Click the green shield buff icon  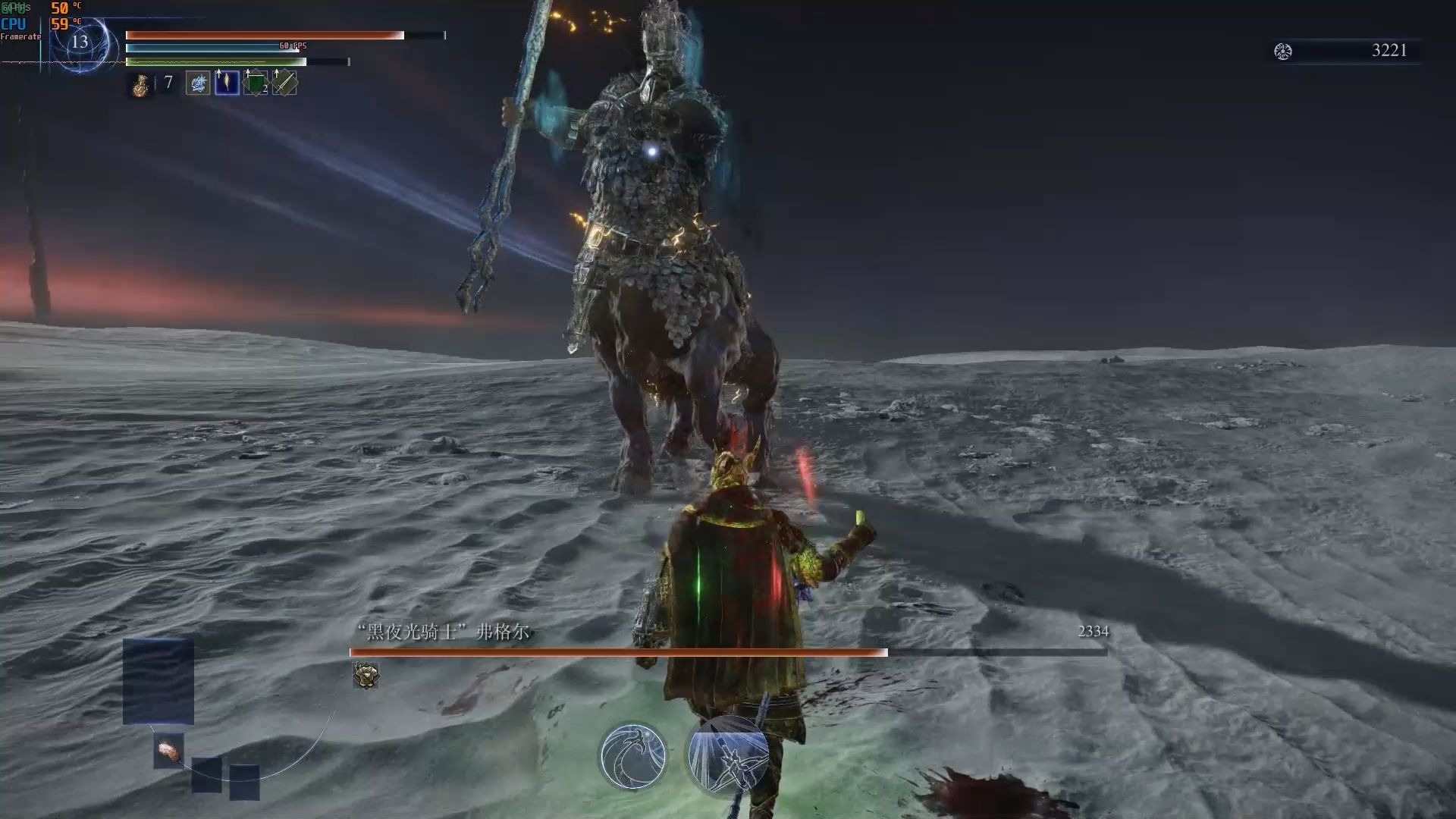coord(256,83)
